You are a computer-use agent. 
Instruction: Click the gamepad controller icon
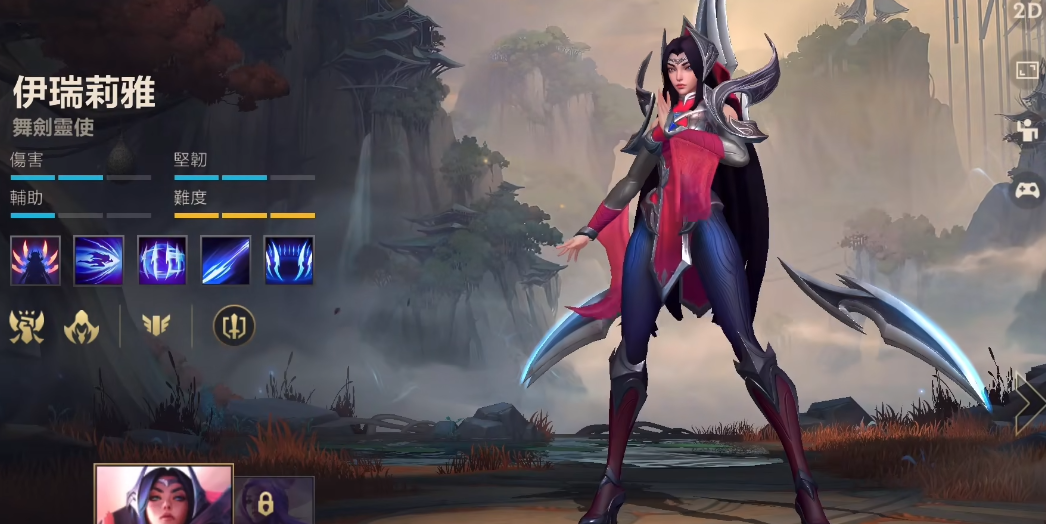click(1028, 189)
